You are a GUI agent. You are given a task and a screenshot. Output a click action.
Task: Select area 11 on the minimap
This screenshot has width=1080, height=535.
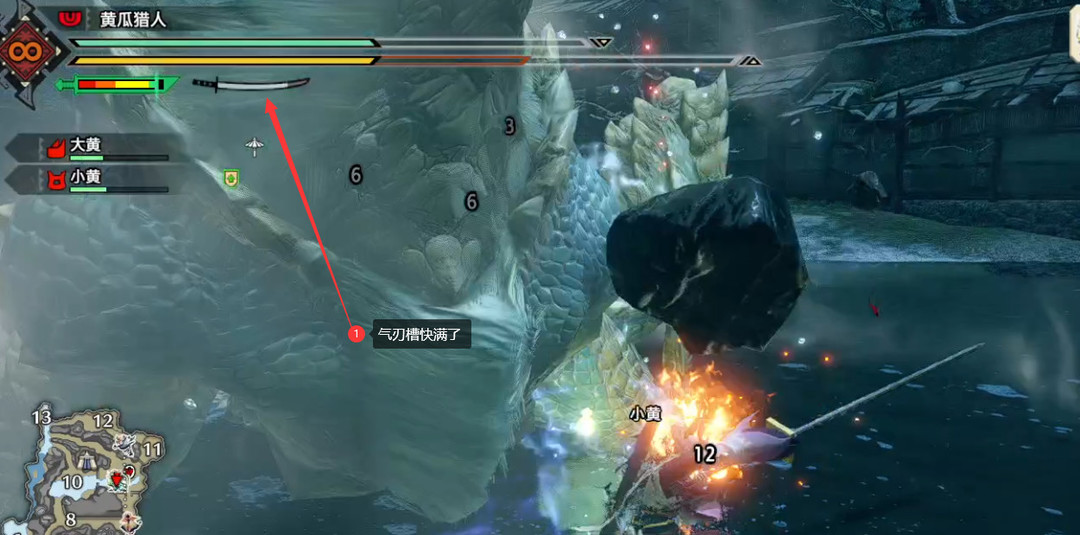(151, 449)
